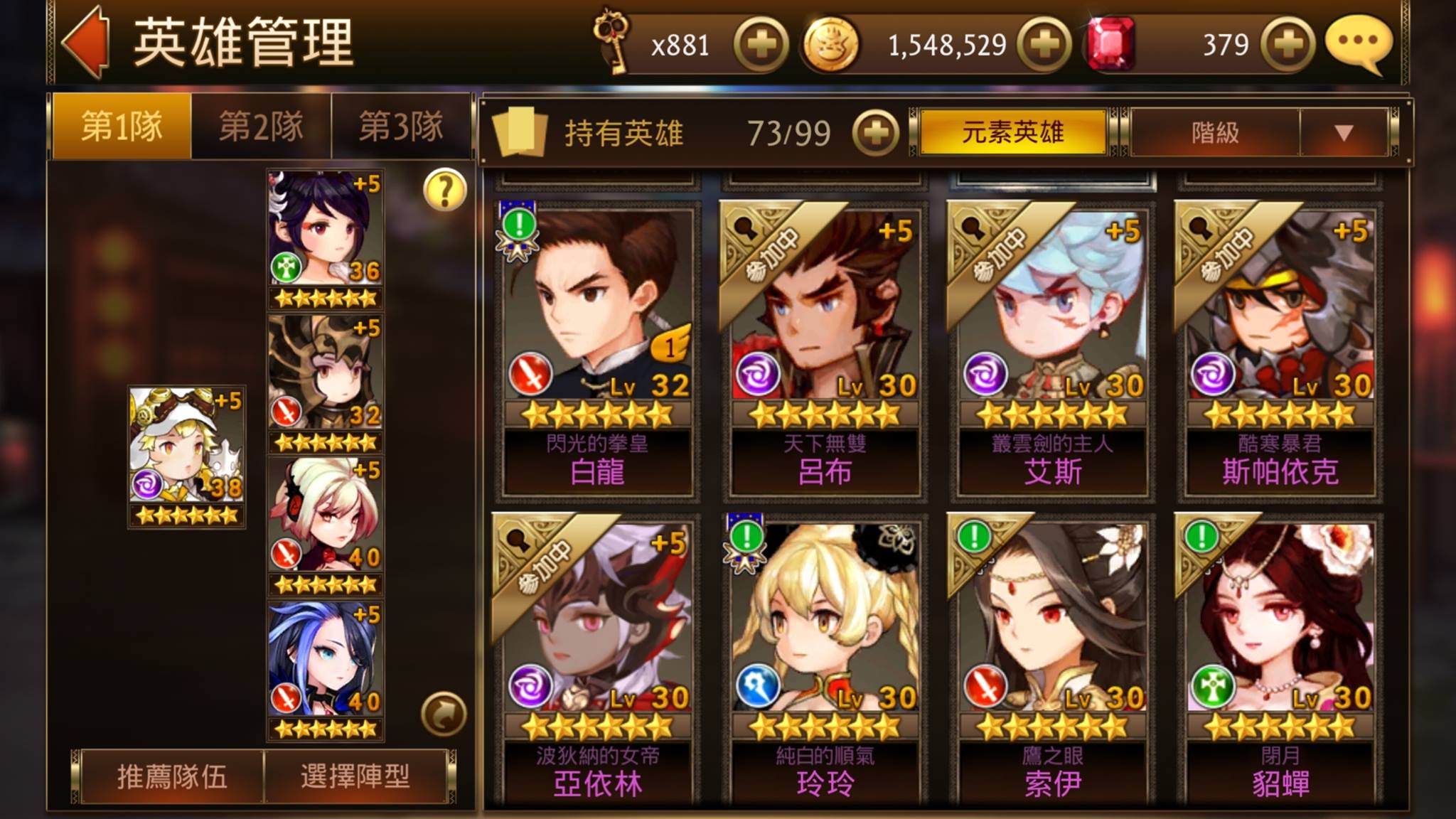Switch to the 第3隊 team tab

400,127
